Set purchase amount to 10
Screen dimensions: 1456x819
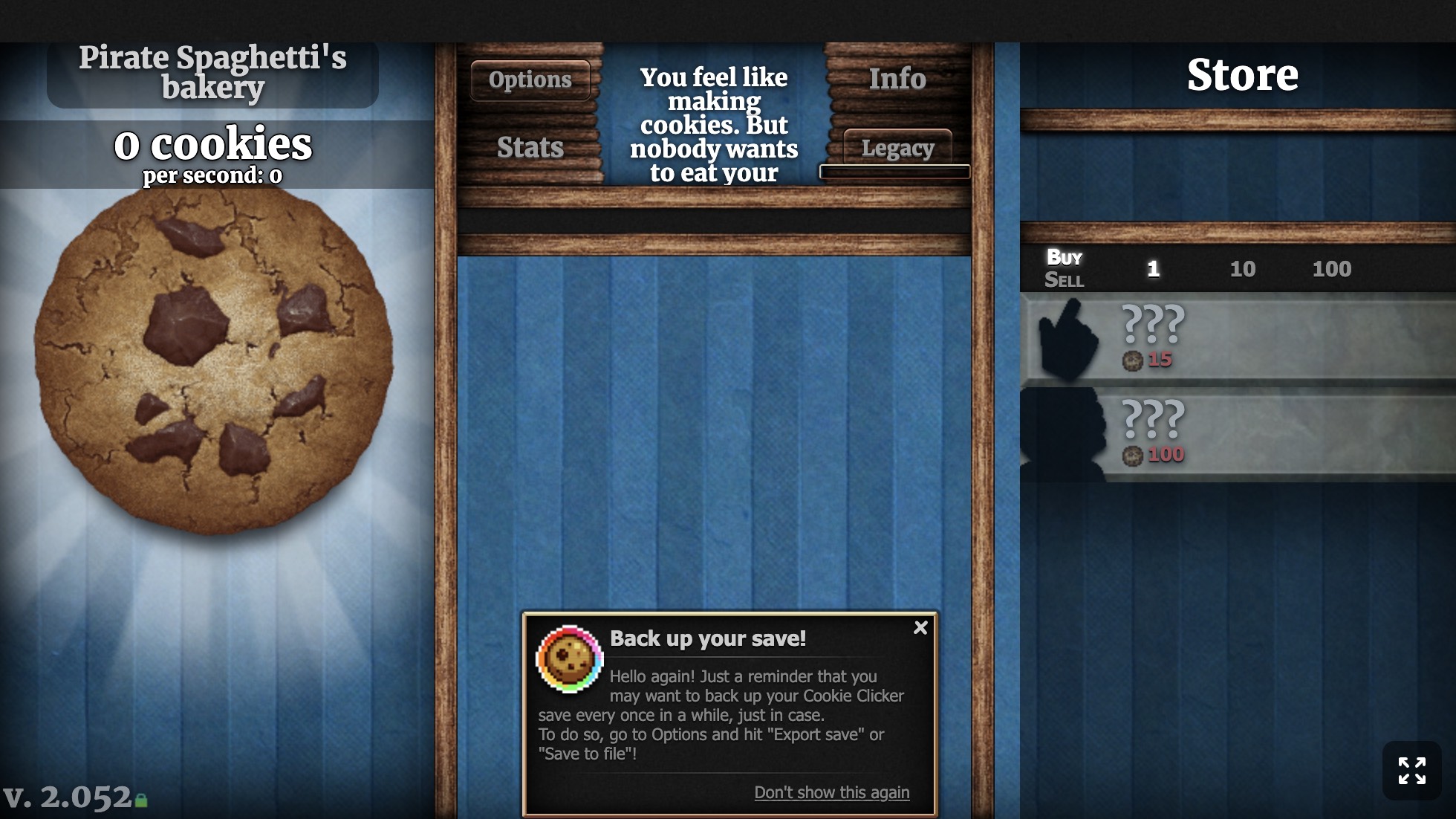[x=1242, y=269]
